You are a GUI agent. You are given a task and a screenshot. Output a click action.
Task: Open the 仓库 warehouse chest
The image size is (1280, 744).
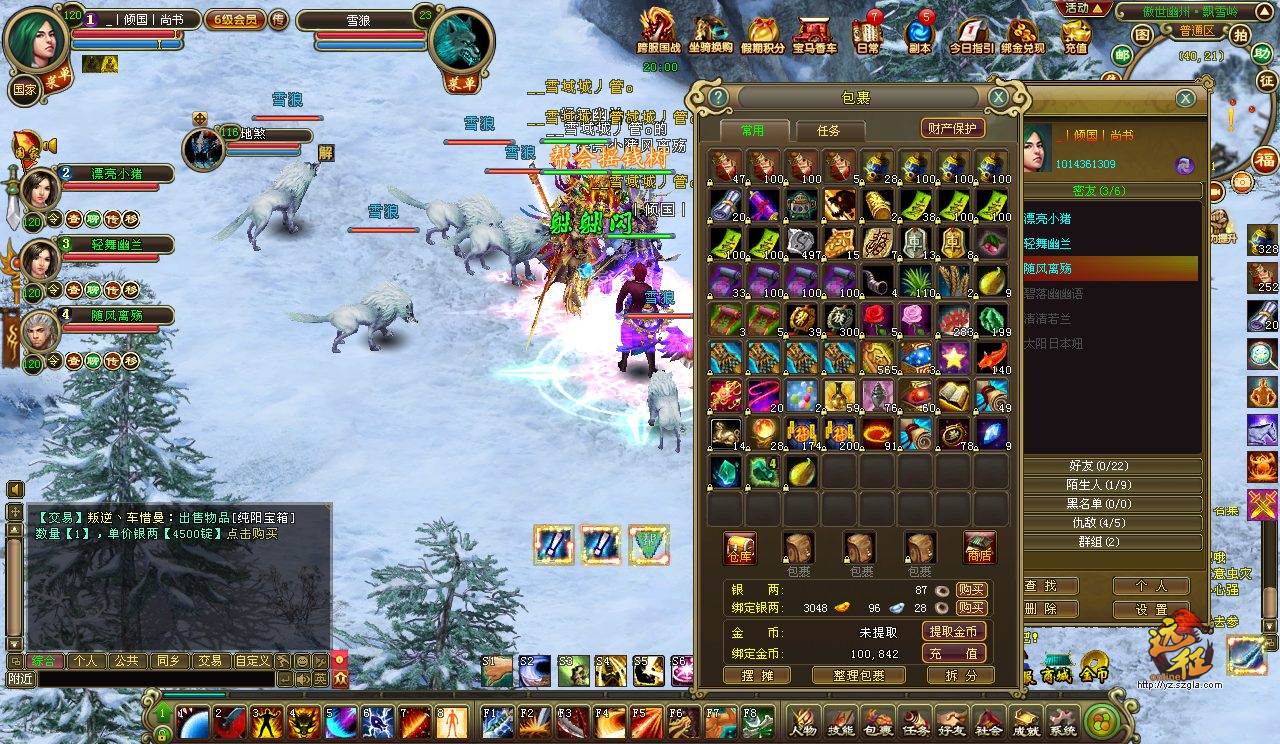740,548
